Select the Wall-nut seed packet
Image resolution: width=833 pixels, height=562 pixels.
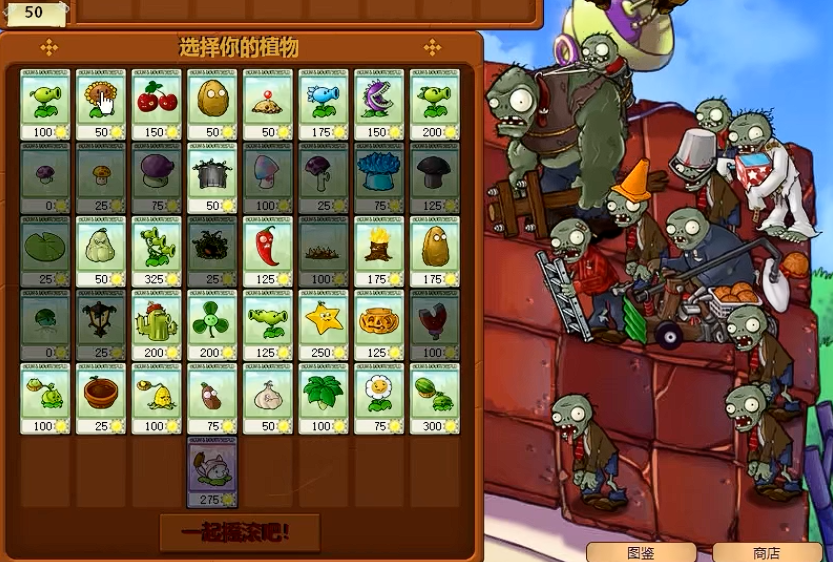212,104
